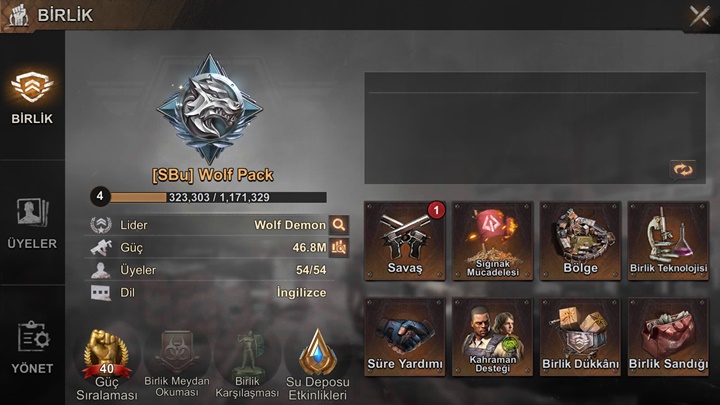Open the Savaş war panel
This screenshot has width=720, height=405.
click(x=405, y=241)
